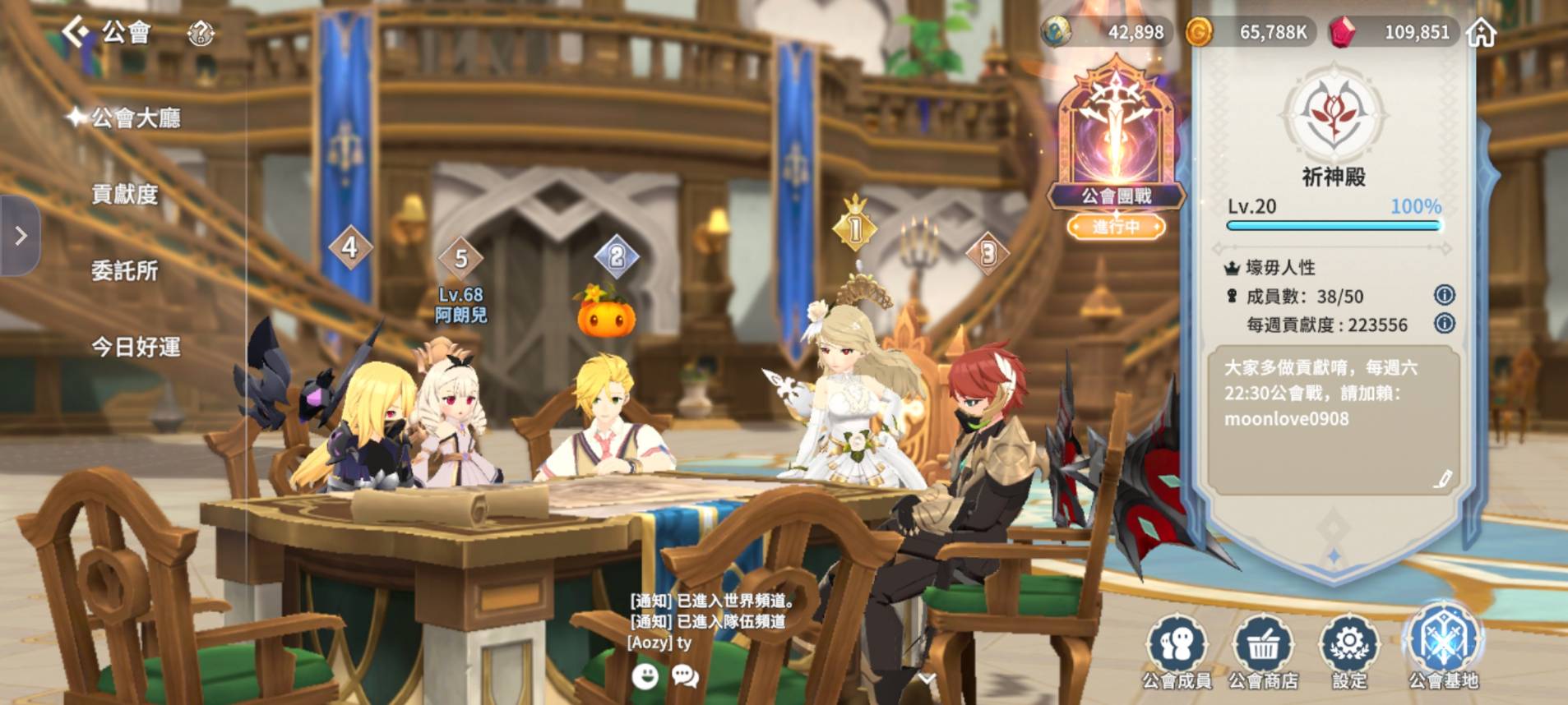The width and height of the screenshot is (1568, 705).
Task: Open the 設定 guild settings
Action: 1349,652
